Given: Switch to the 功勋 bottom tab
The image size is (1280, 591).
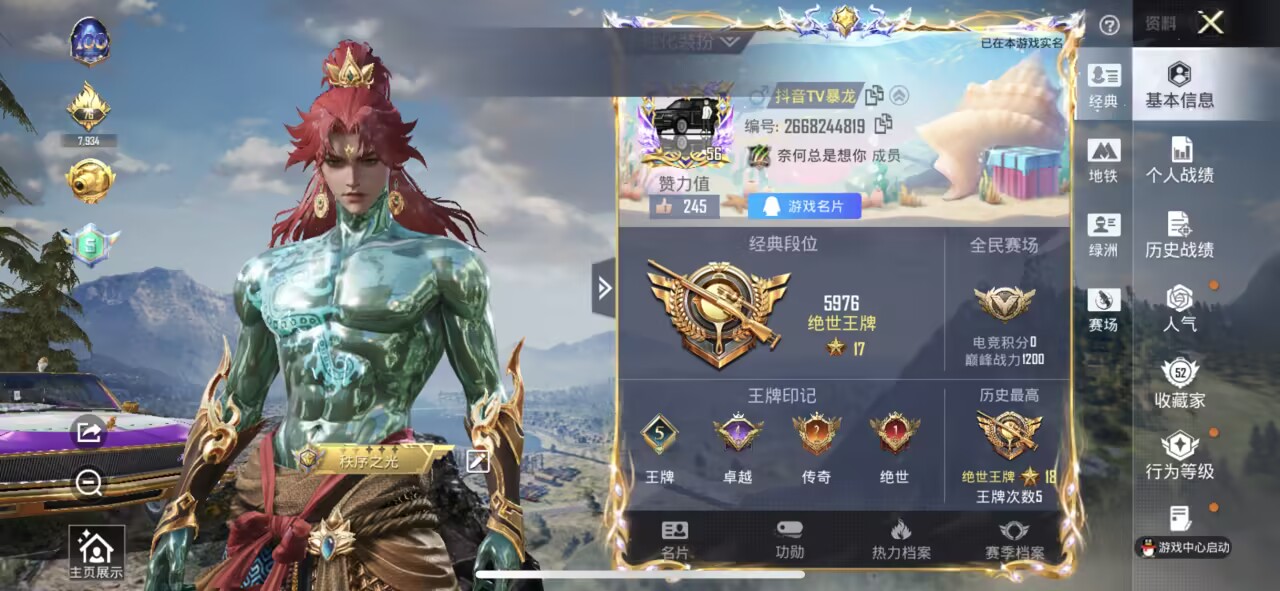Looking at the screenshot, I should 789,539.
